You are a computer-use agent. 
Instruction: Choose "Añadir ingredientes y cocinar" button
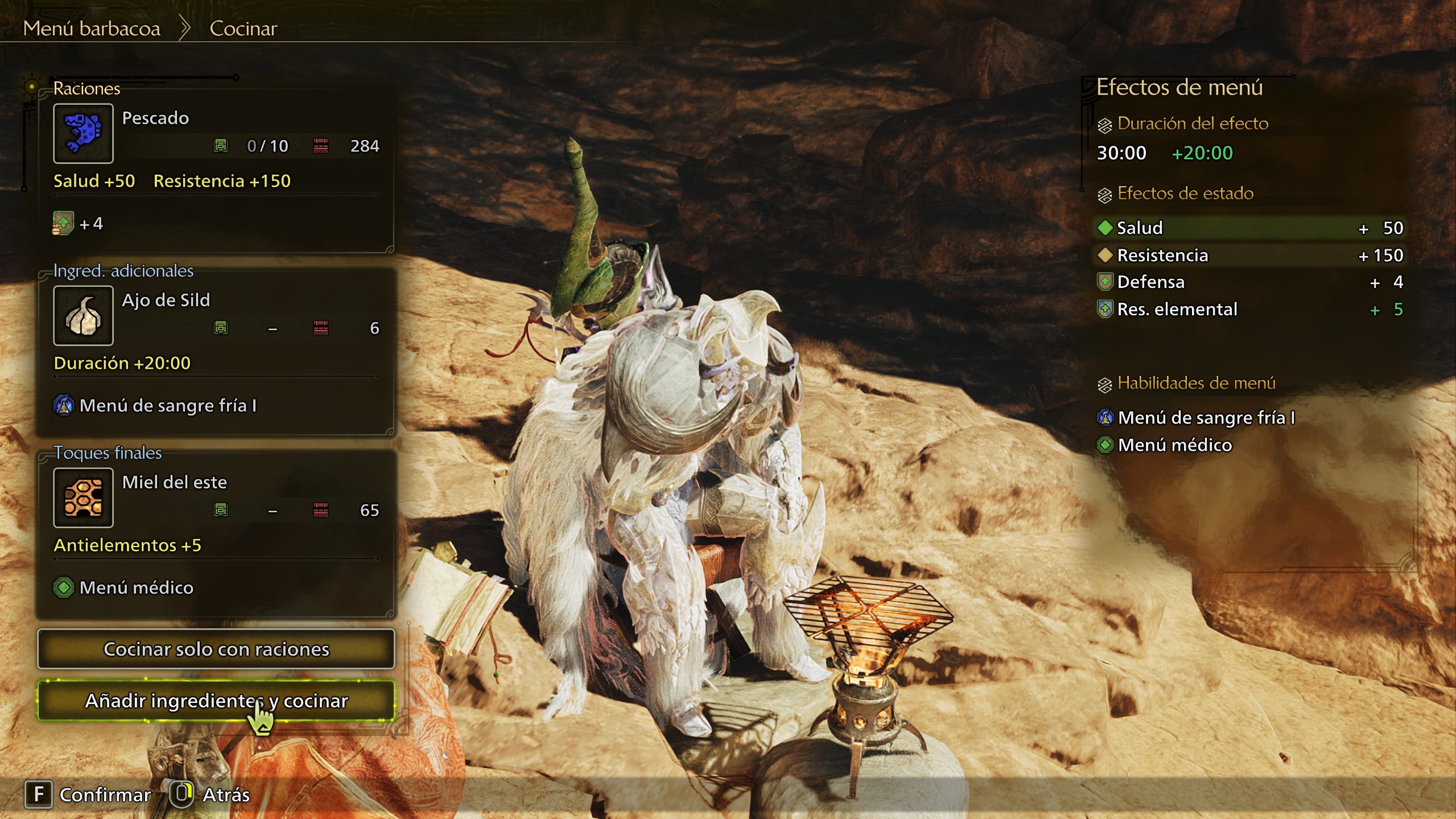216,701
